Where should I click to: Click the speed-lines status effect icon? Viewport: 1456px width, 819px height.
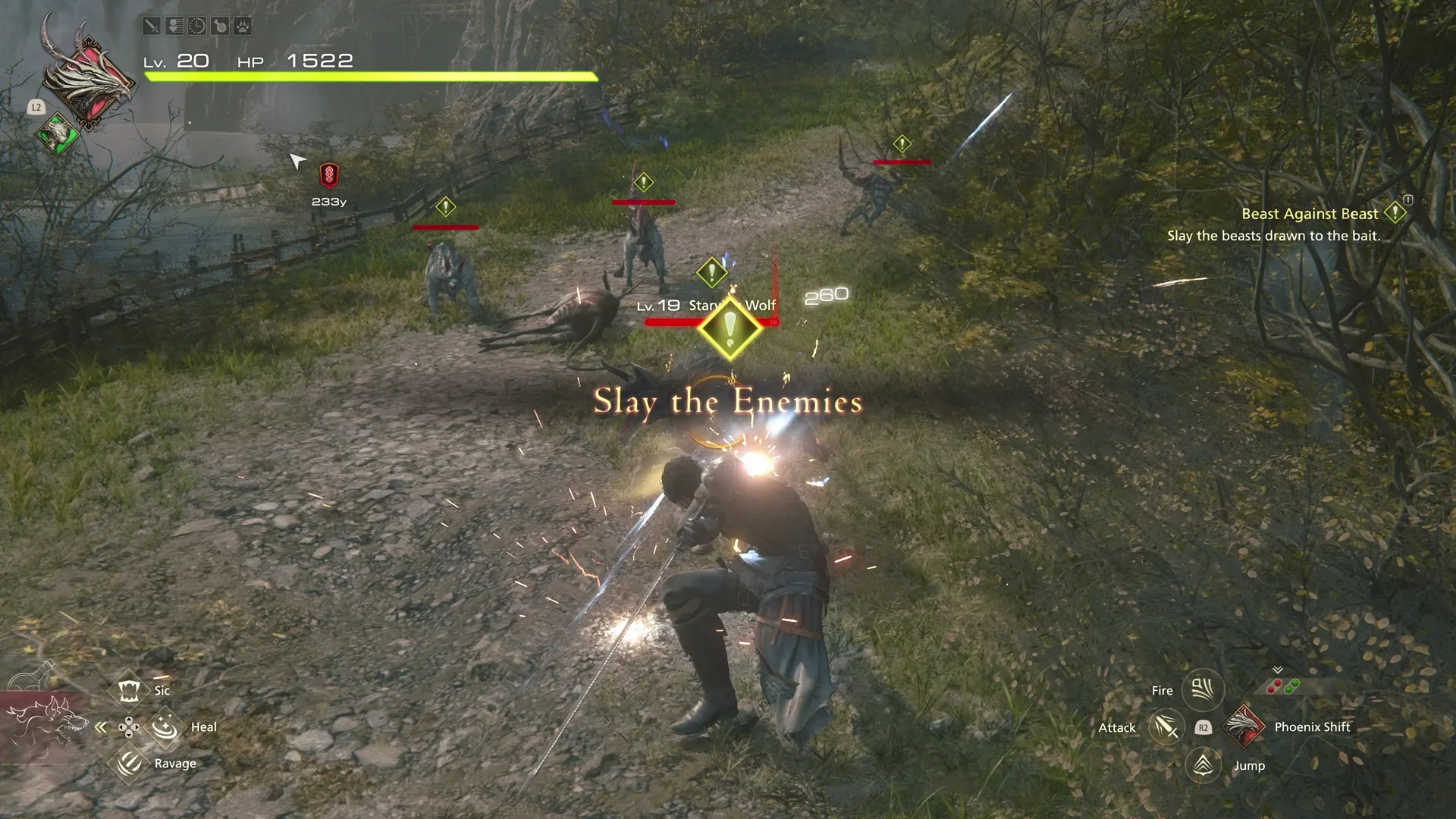click(174, 26)
